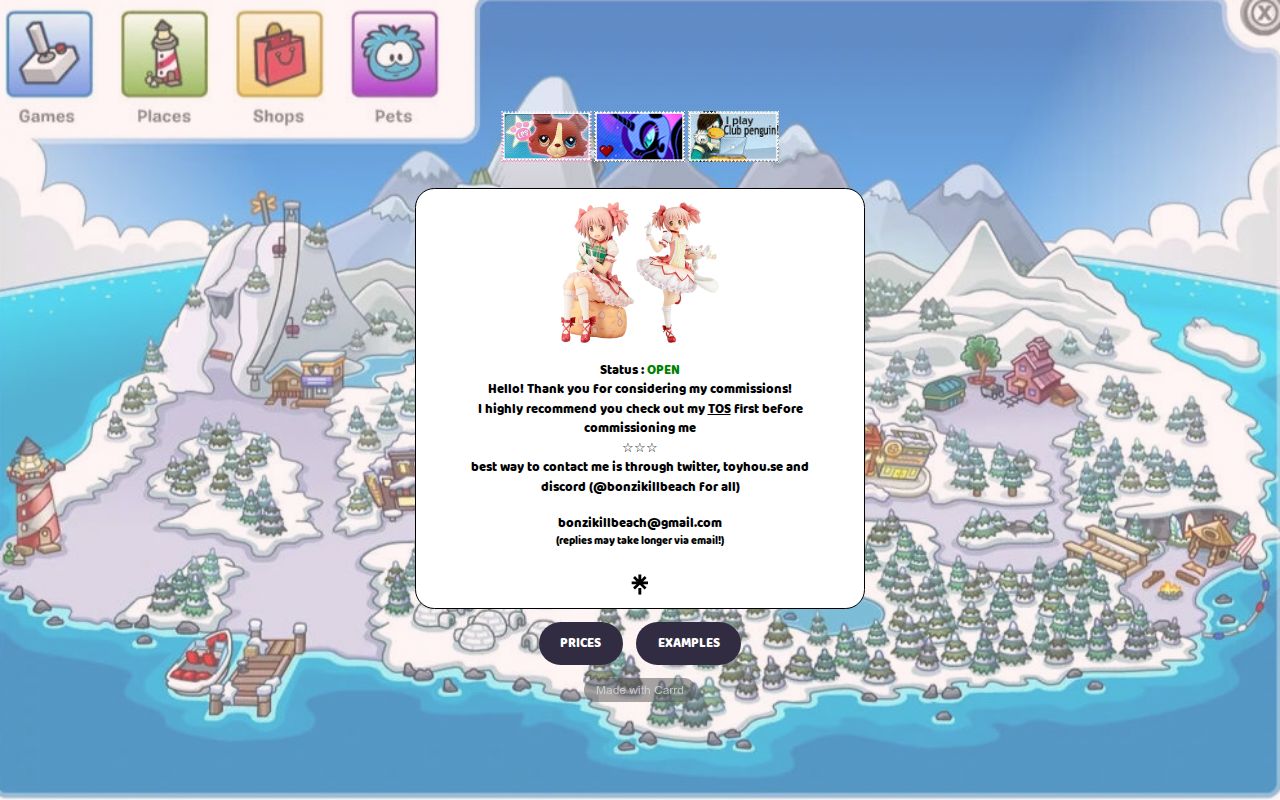The height and width of the screenshot is (800, 1280).
Task: Open the Shops category
Action: (279, 55)
